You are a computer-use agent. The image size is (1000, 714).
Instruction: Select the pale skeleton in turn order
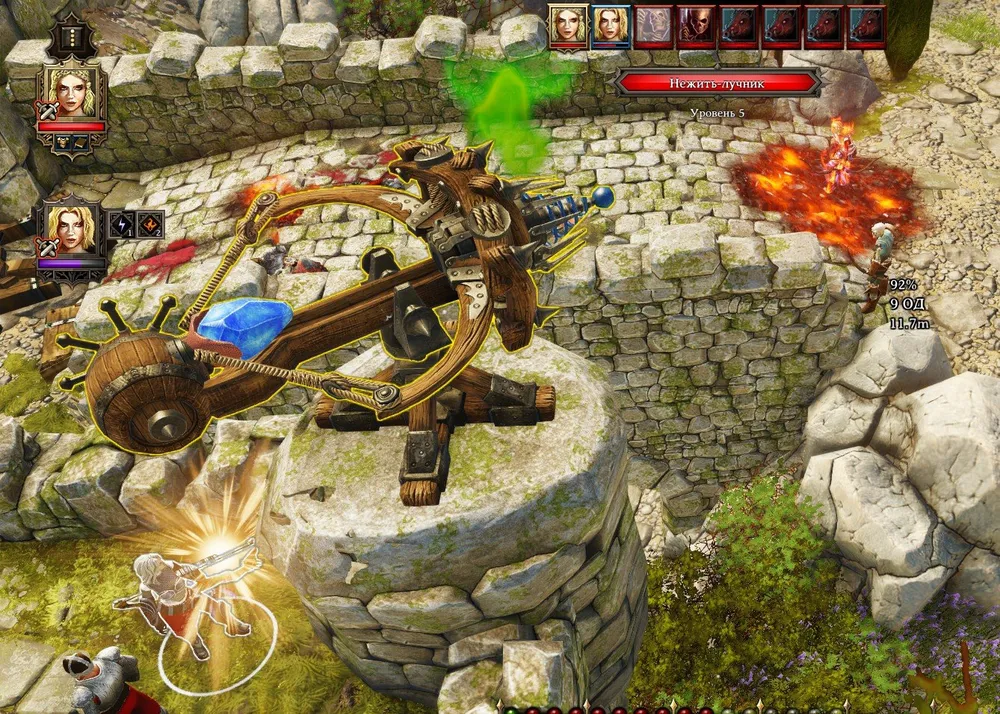coord(652,25)
